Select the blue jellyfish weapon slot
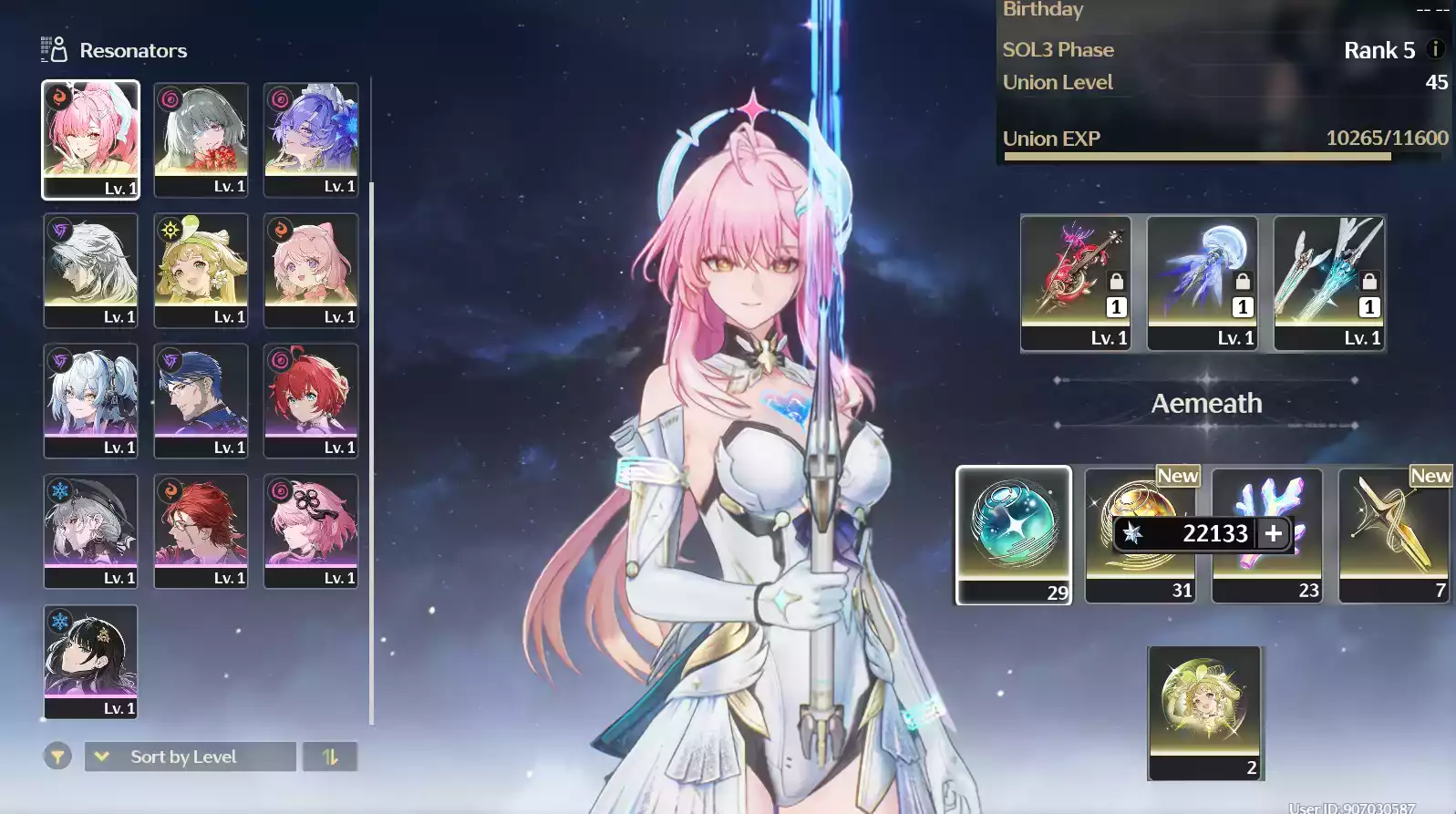 (x=1203, y=283)
